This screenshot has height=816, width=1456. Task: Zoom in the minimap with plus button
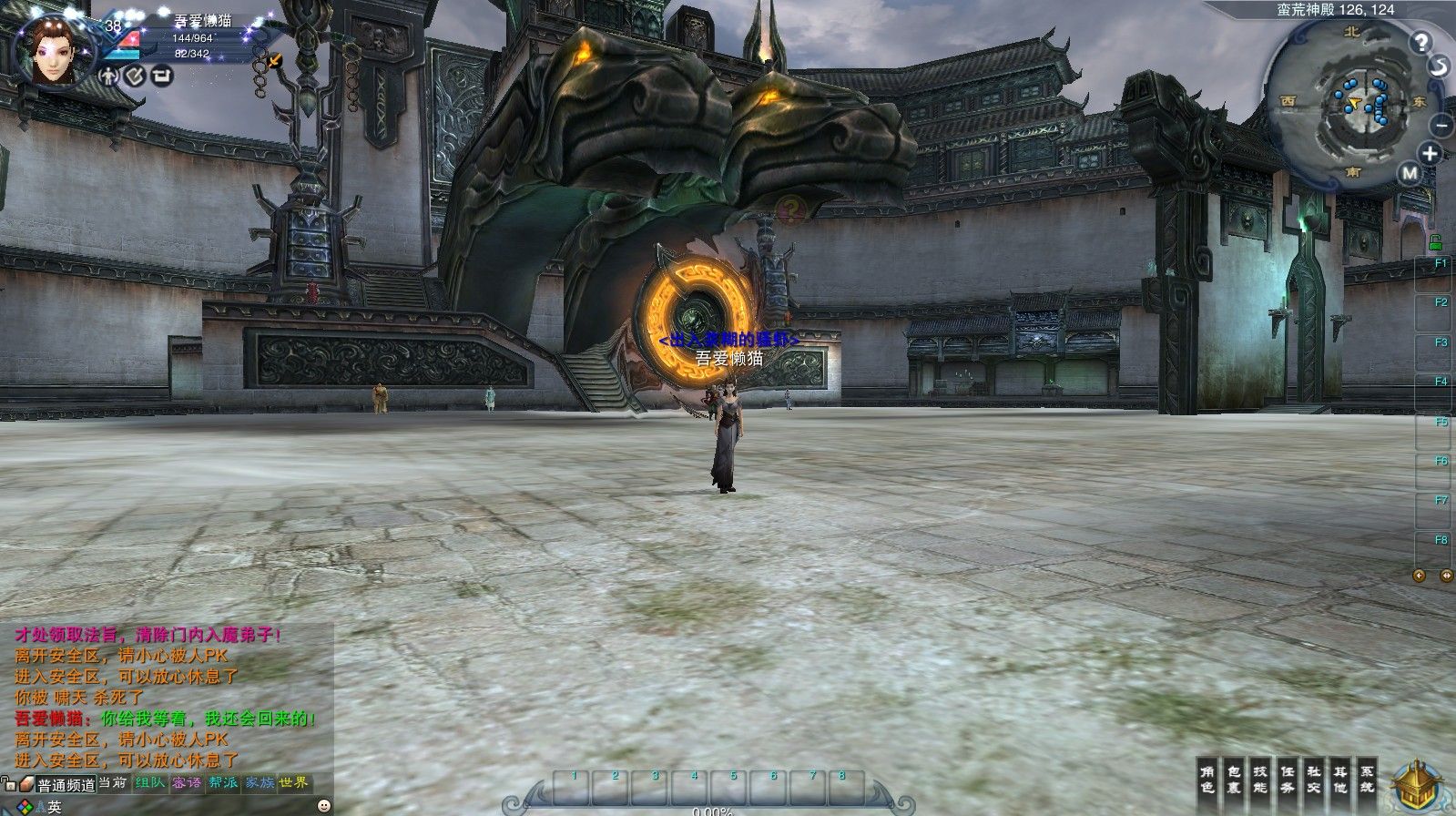coord(1431,153)
